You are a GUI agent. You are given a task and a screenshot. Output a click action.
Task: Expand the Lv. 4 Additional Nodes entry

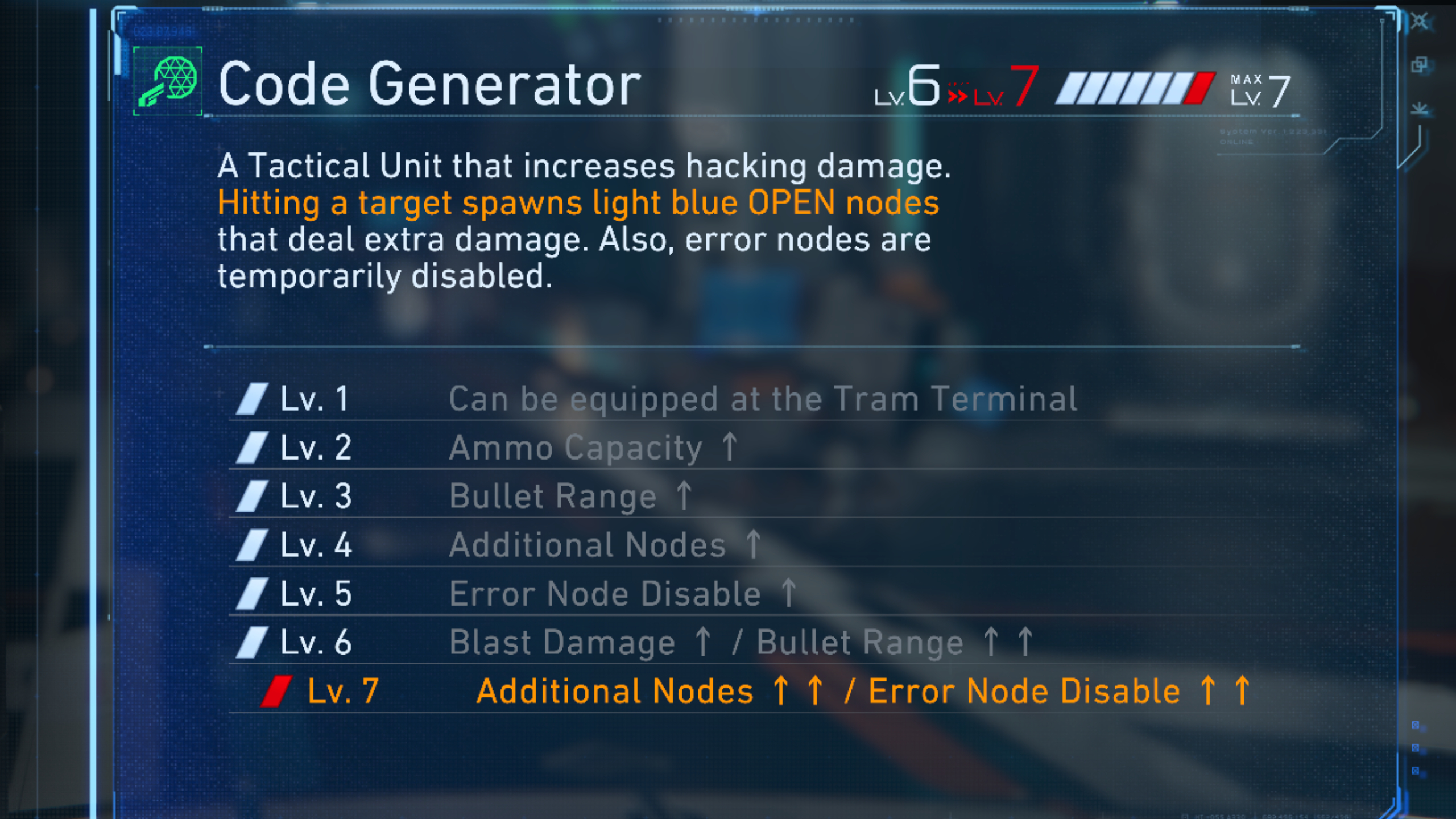point(603,544)
